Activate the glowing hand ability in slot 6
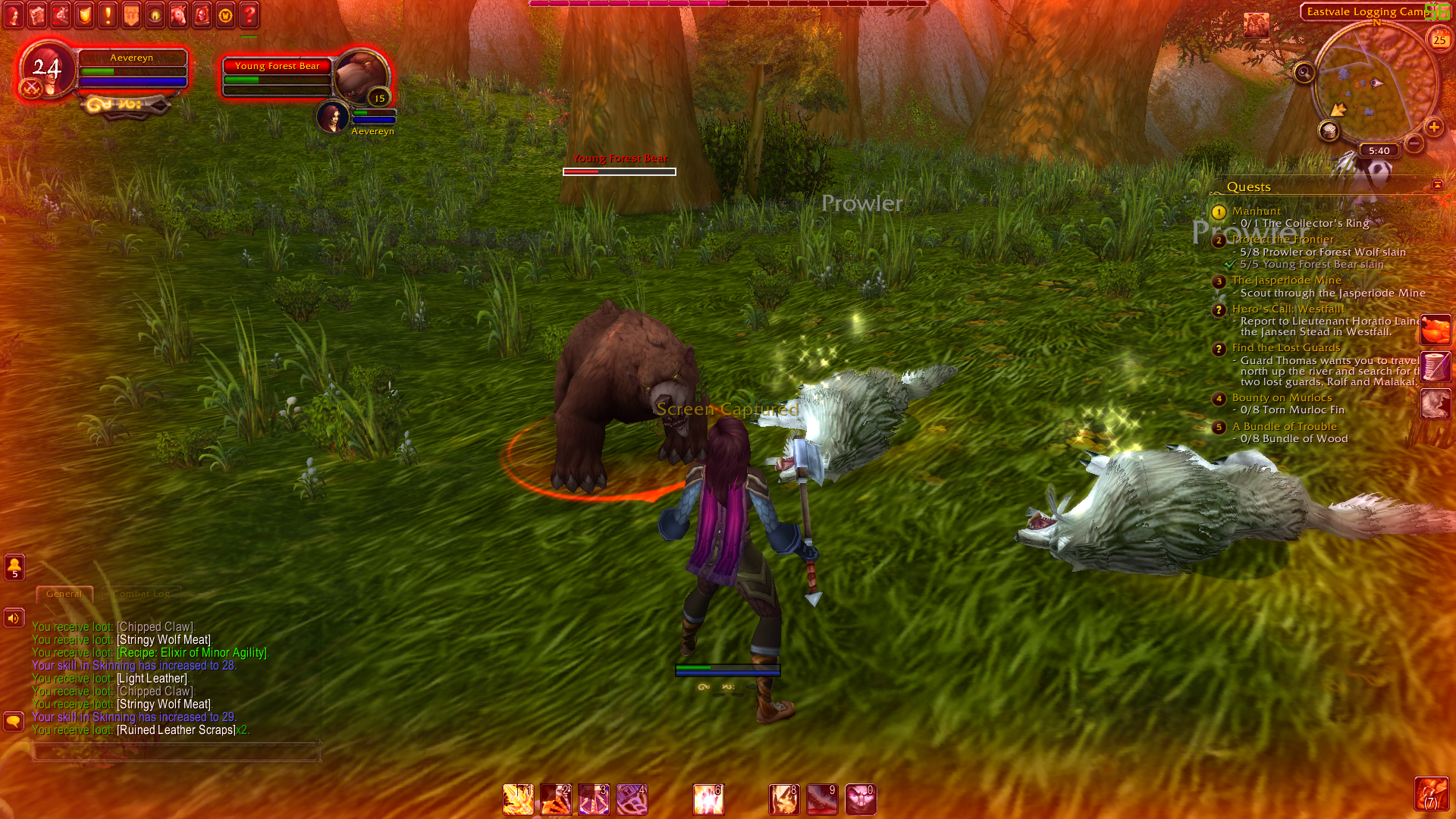The height and width of the screenshot is (819, 1456). tap(708, 799)
